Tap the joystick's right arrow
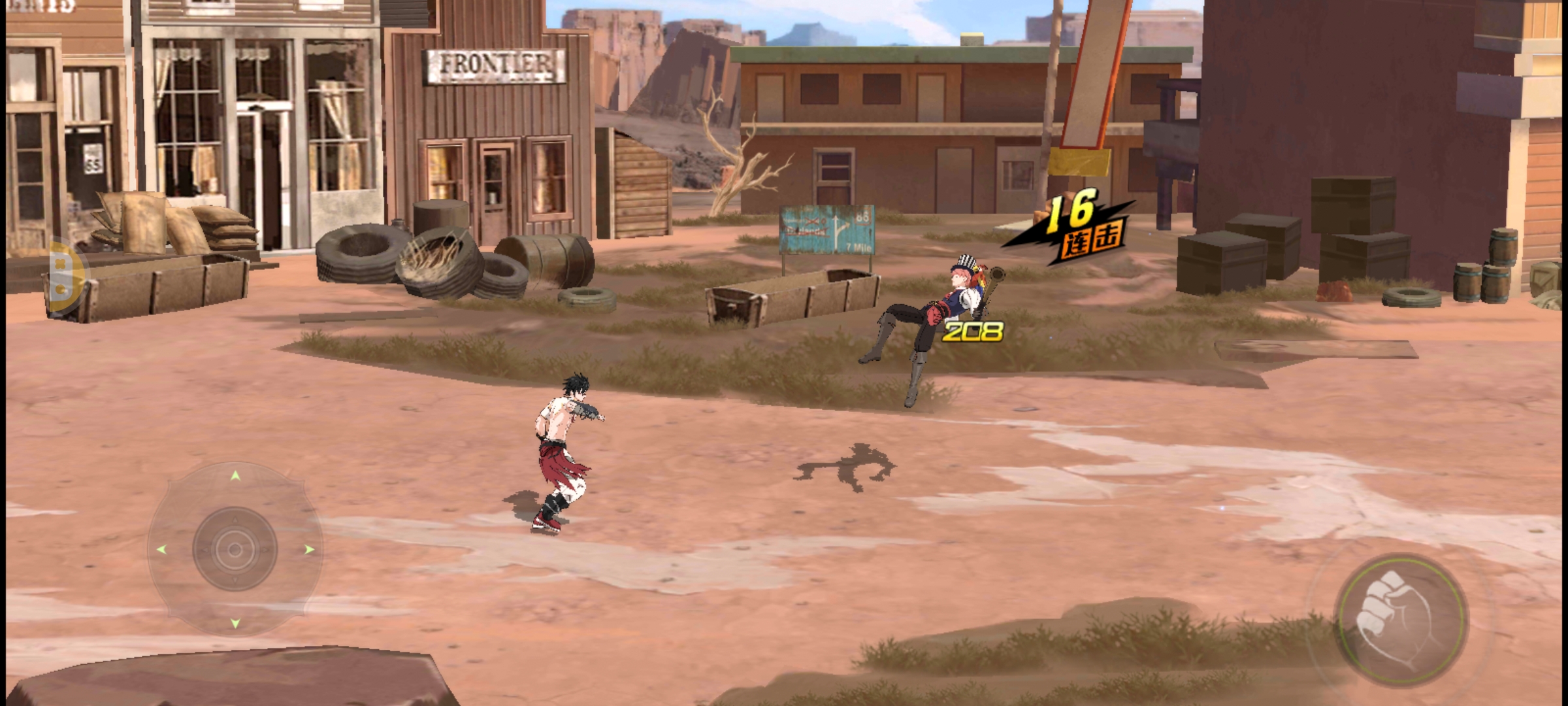This screenshot has width=1568, height=706. 310,550
